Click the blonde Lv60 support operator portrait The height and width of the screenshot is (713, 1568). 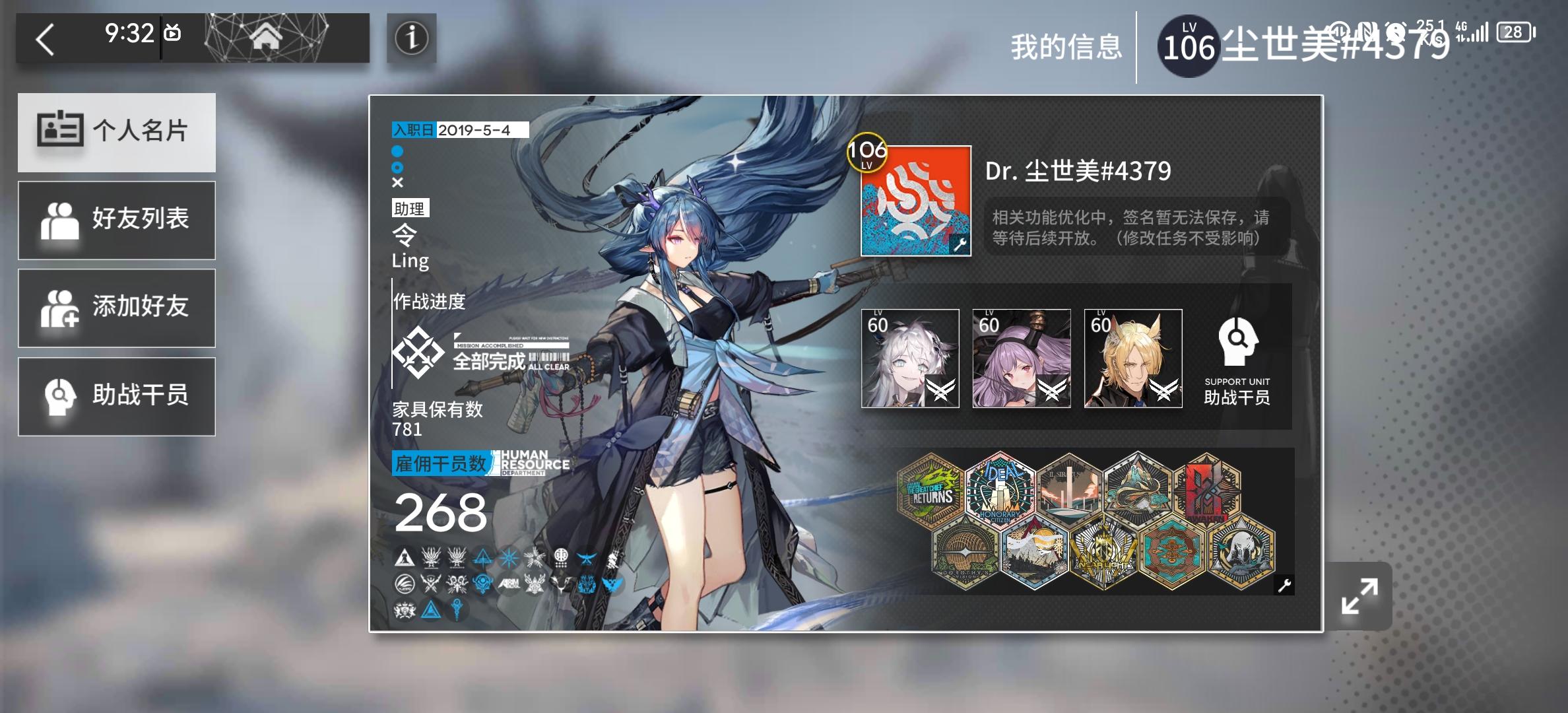point(1133,358)
